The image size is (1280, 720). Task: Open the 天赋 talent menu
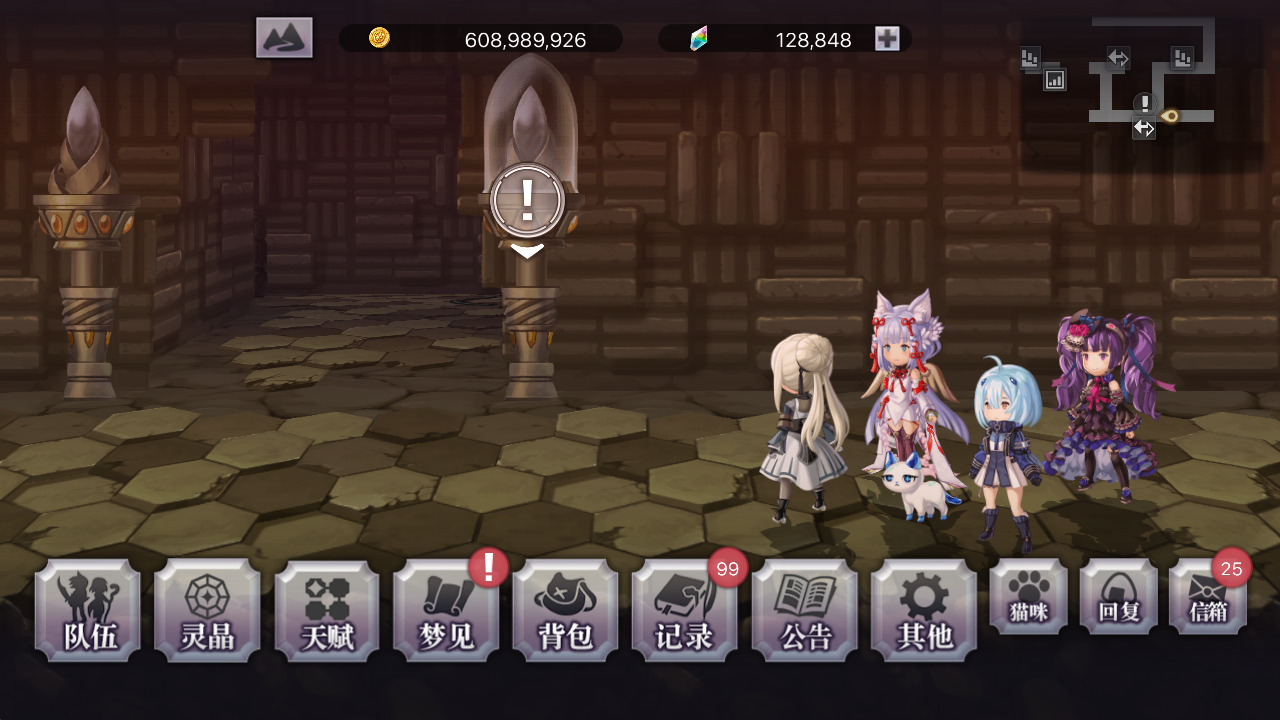(327, 610)
